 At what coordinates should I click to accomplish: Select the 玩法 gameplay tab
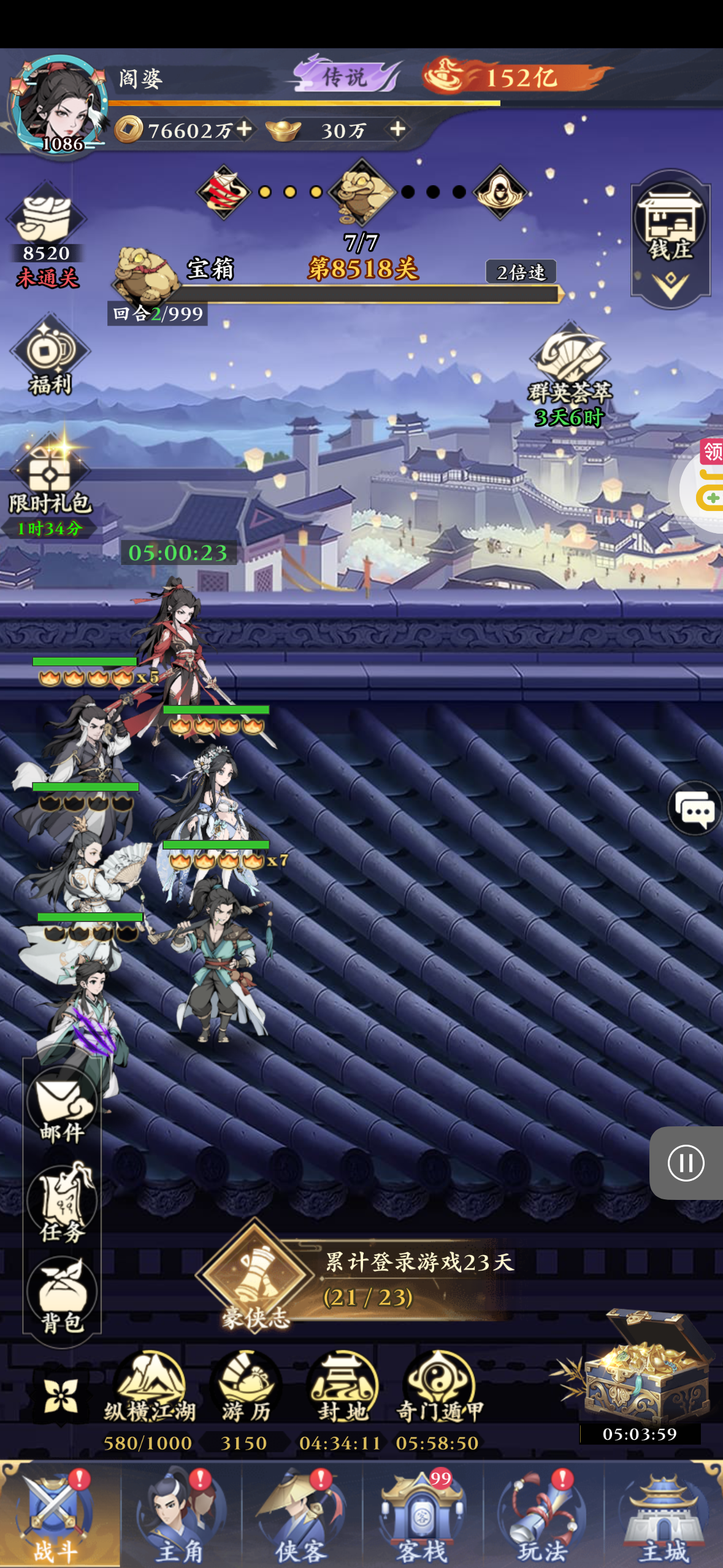tap(542, 1515)
